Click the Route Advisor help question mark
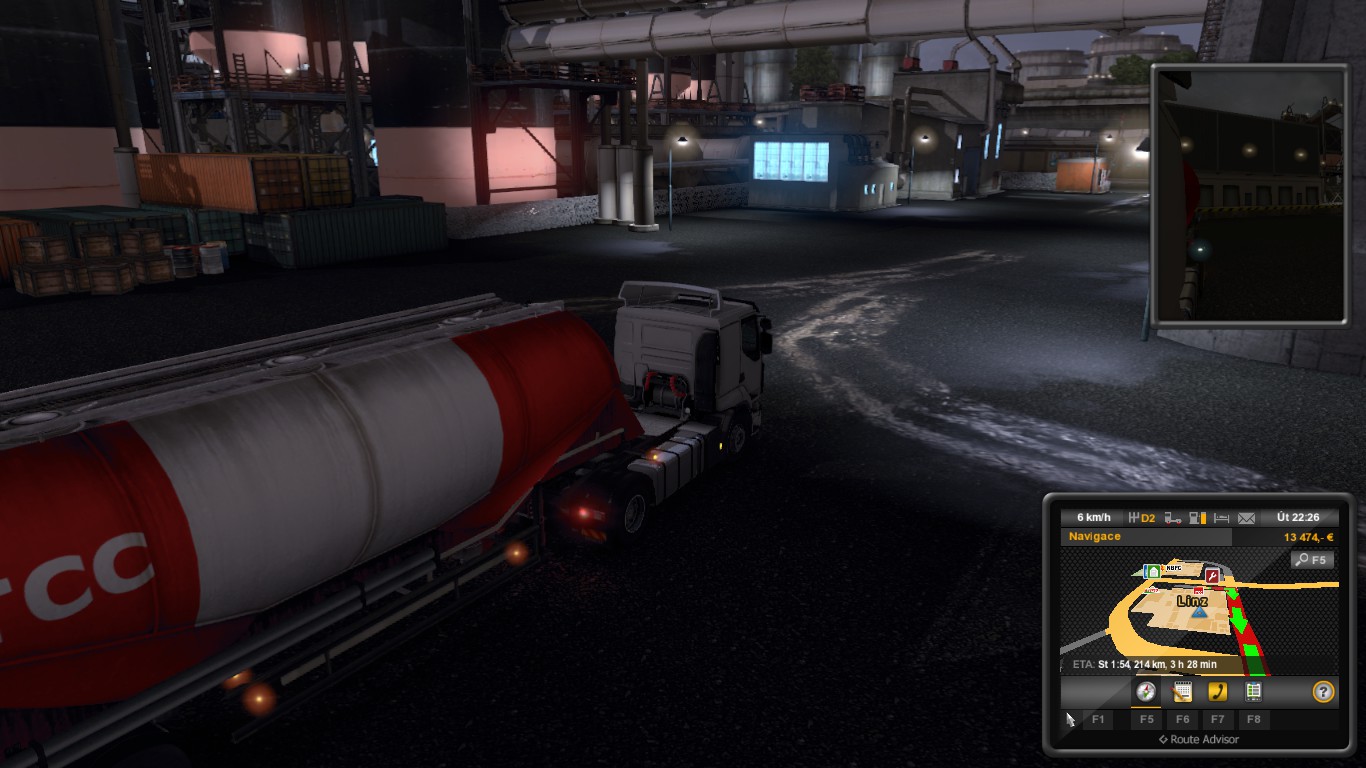 pos(1323,691)
